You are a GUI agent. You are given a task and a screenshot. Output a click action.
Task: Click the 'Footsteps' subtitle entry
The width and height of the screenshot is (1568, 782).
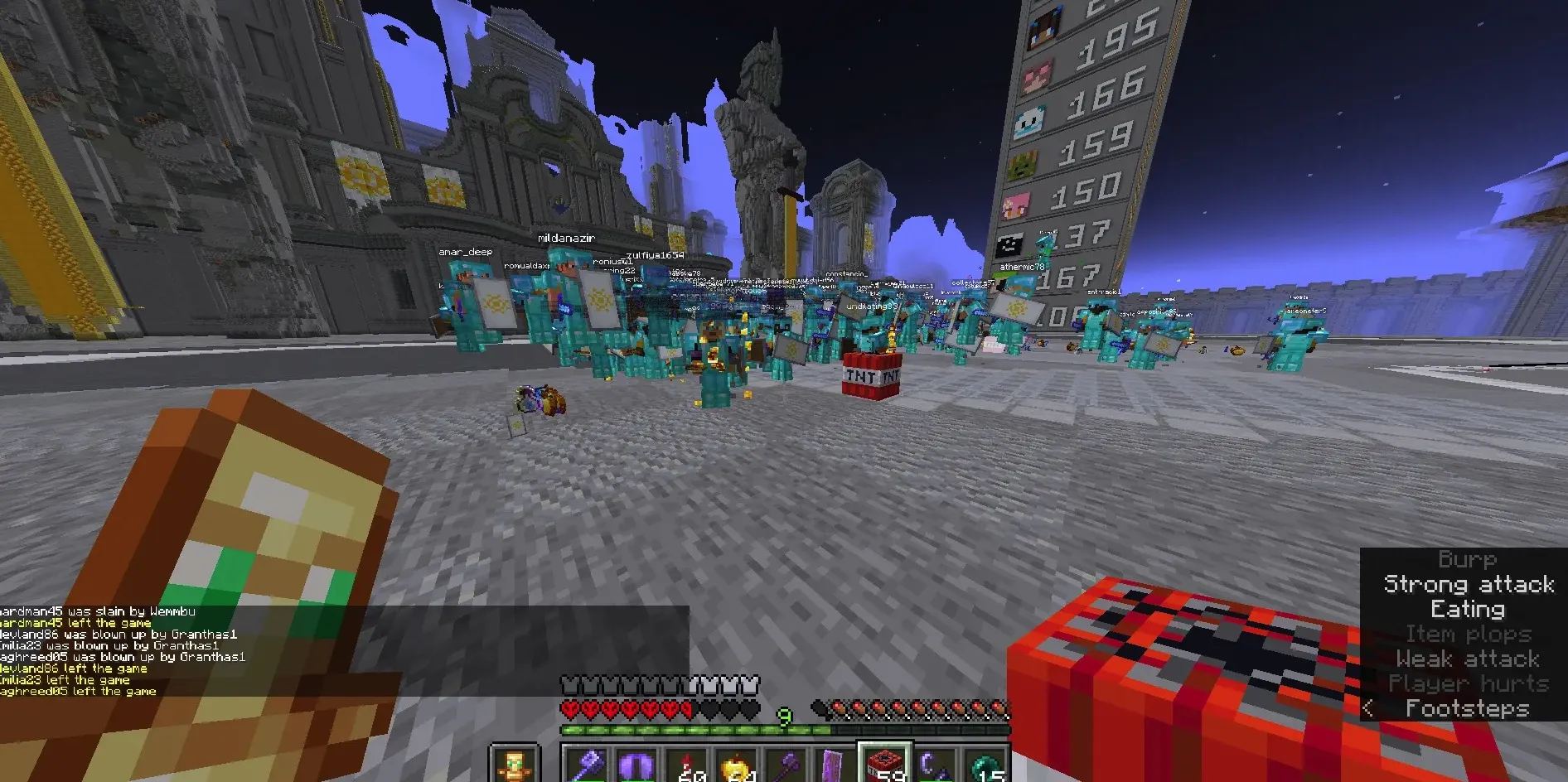pyautogui.click(x=1468, y=708)
